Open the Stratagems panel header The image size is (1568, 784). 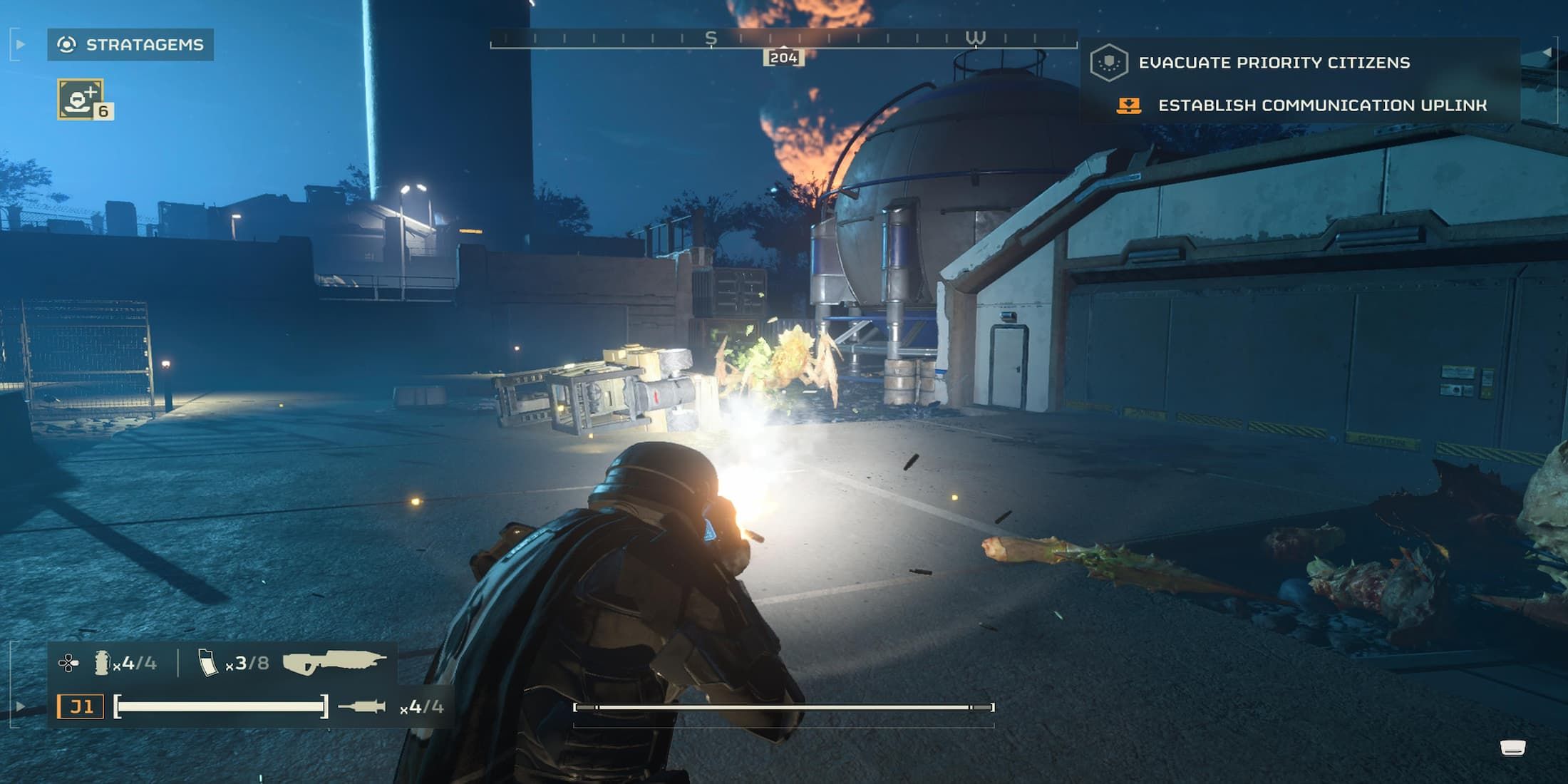(x=130, y=45)
